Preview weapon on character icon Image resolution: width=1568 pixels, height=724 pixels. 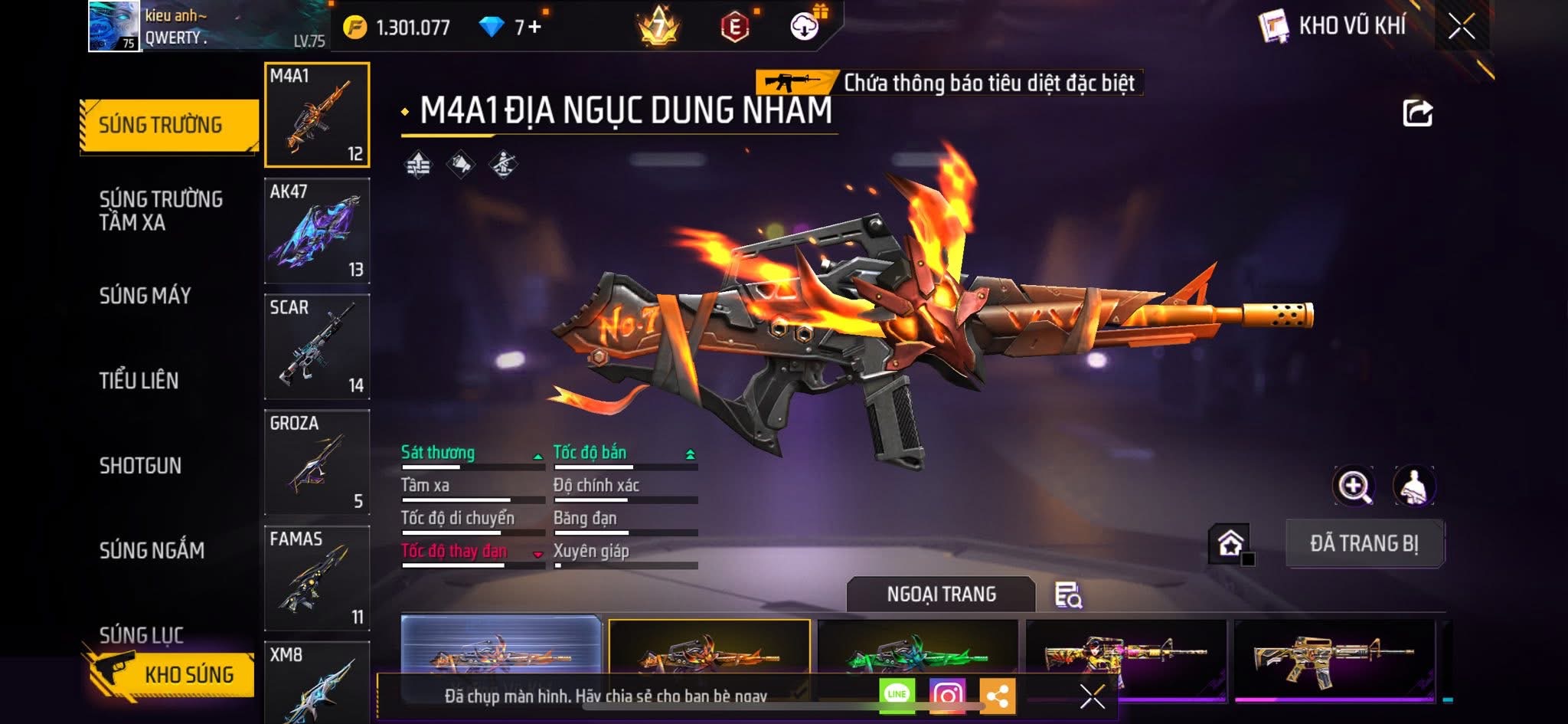tap(1413, 486)
